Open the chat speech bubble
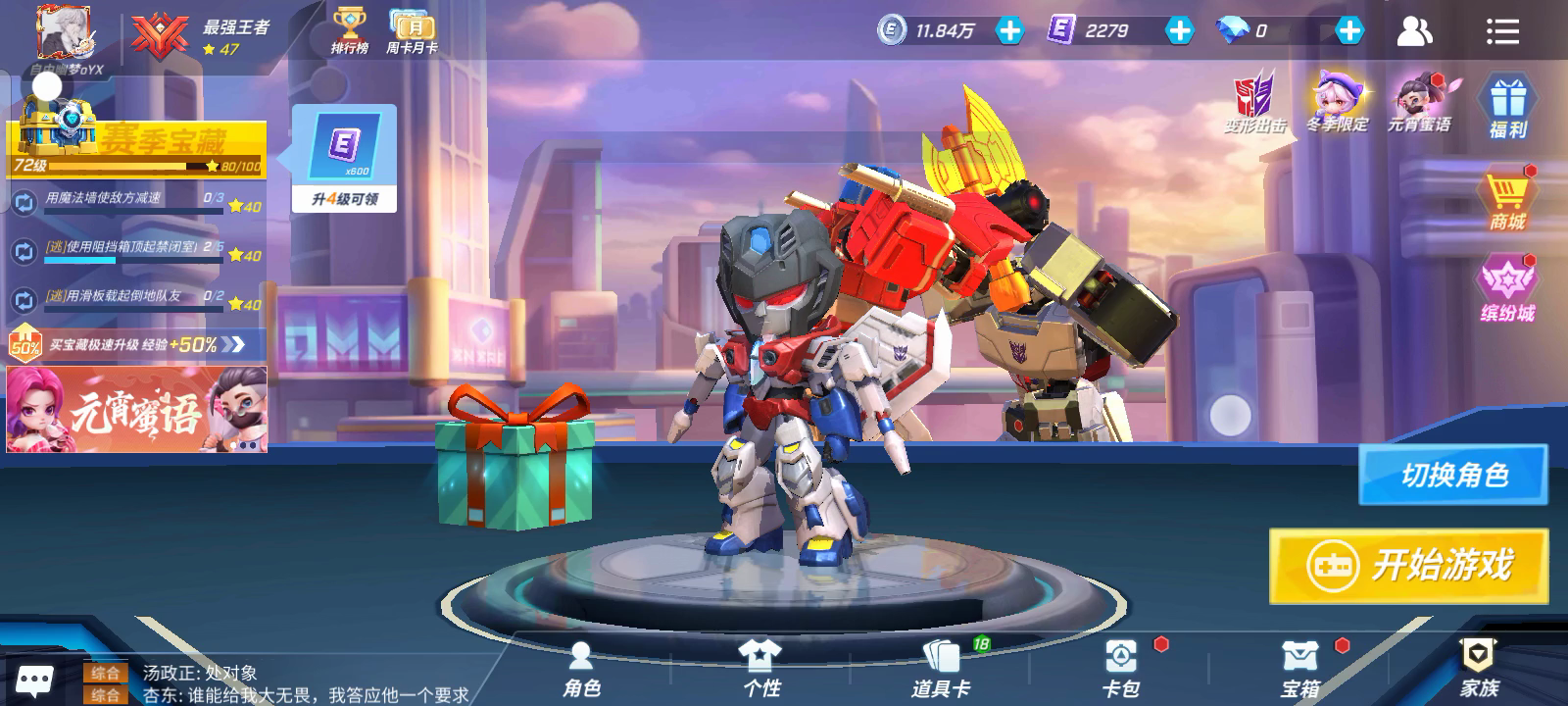This screenshot has height=706, width=1568. point(35,681)
